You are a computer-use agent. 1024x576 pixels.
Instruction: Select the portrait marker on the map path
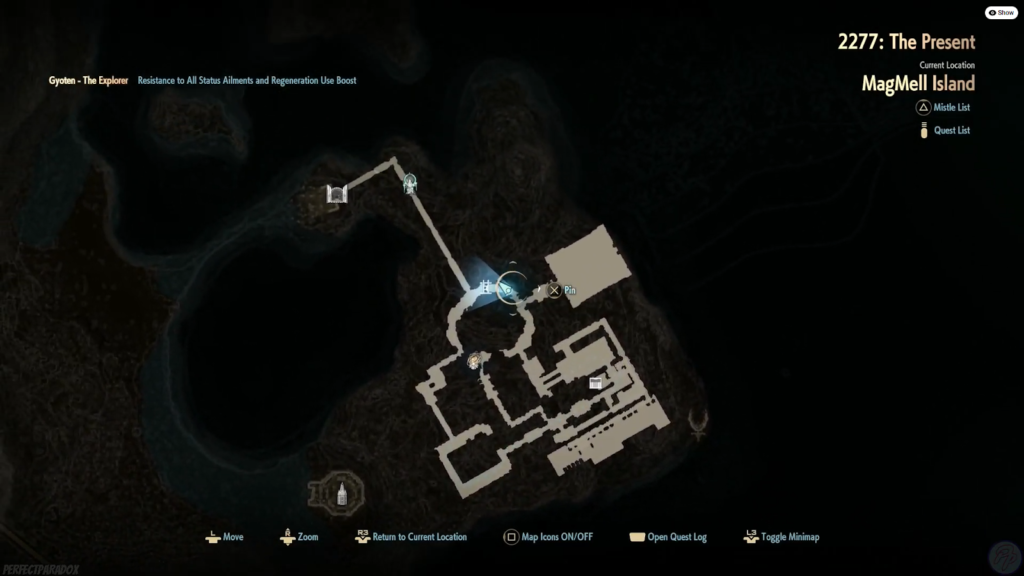click(474, 361)
